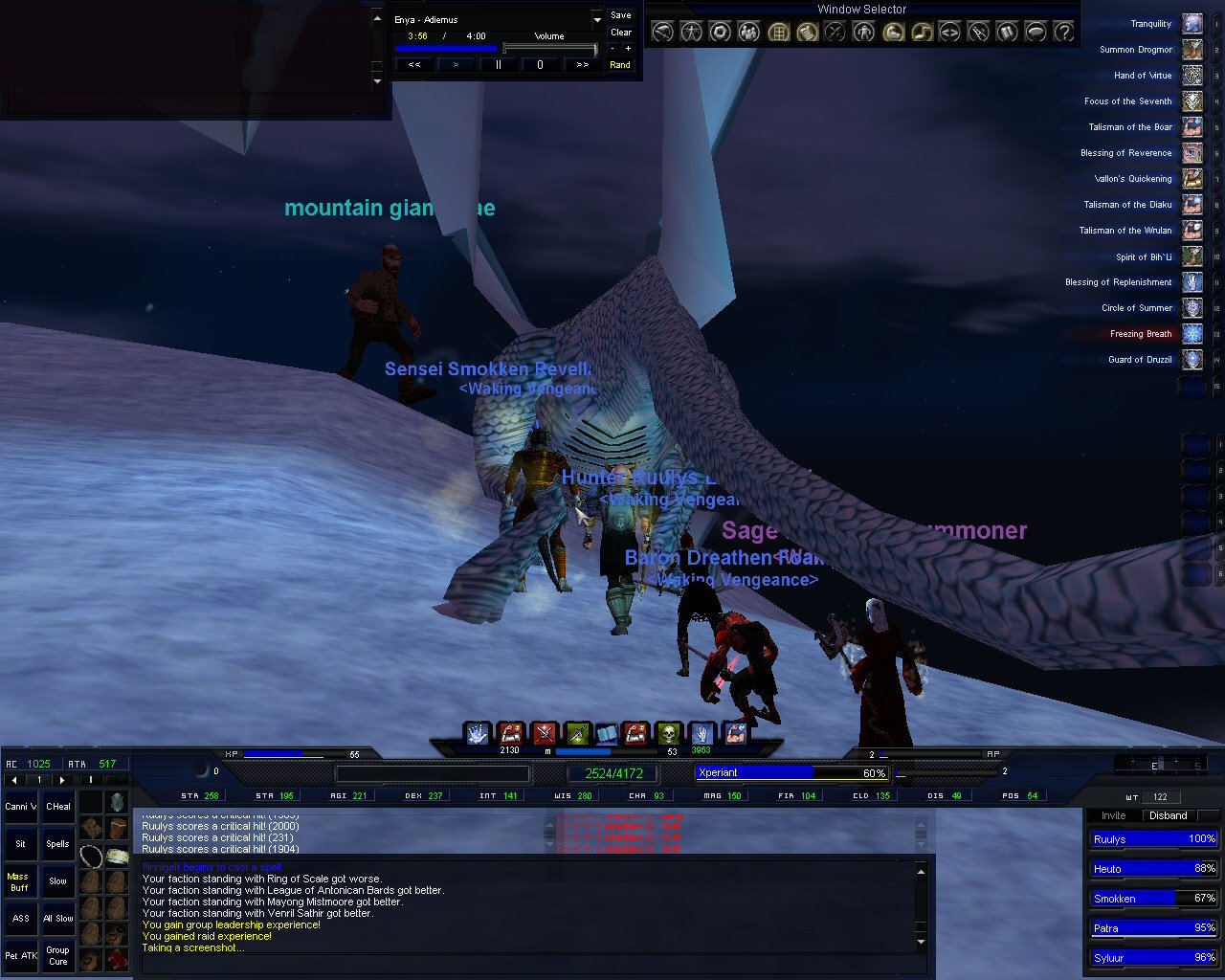Trigger the Mass Buff hotbutton
The width and height of the screenshot is (1225, 980).
point(19,881)
